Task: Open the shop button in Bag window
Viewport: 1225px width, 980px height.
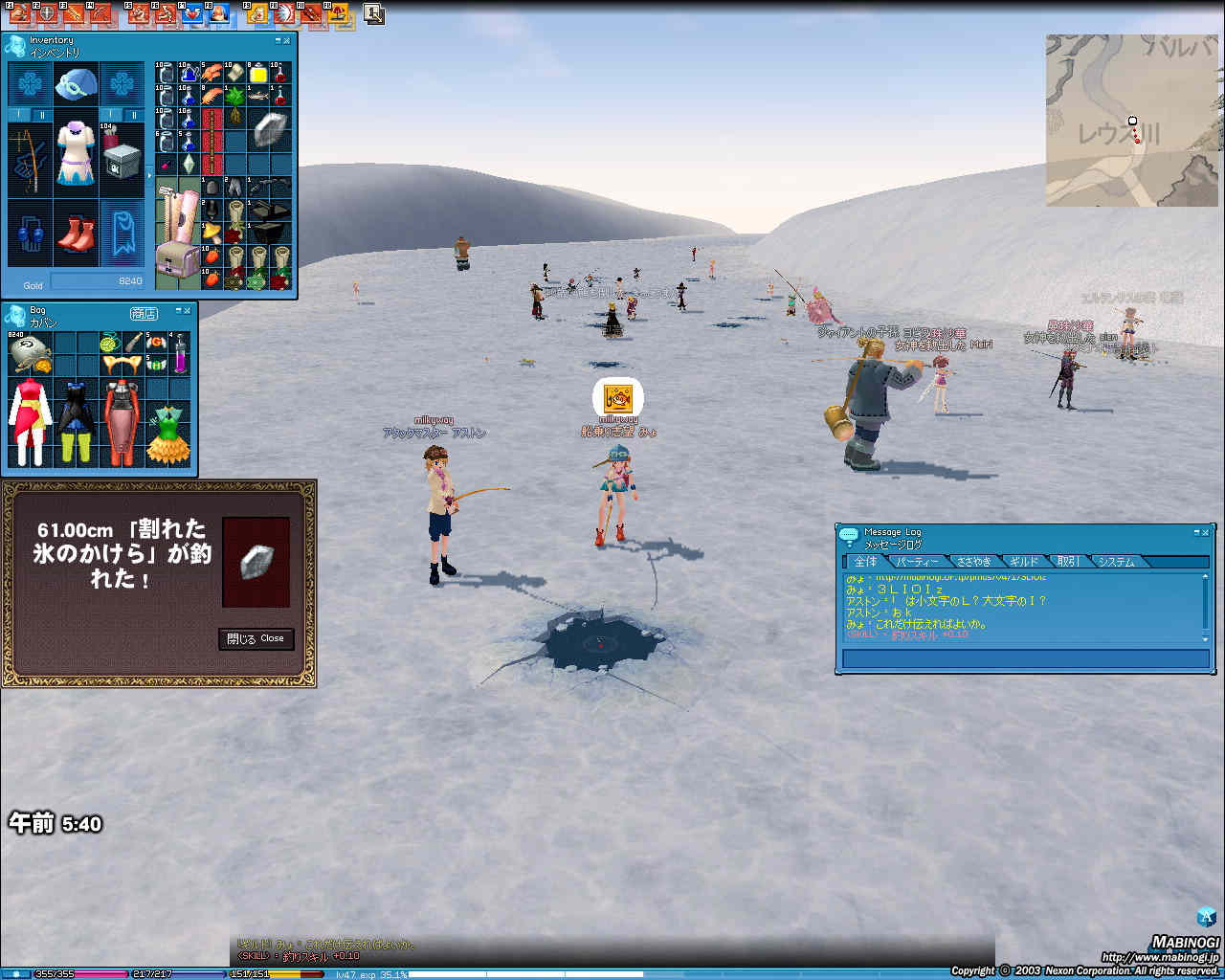Action: [x=144, y=314]
